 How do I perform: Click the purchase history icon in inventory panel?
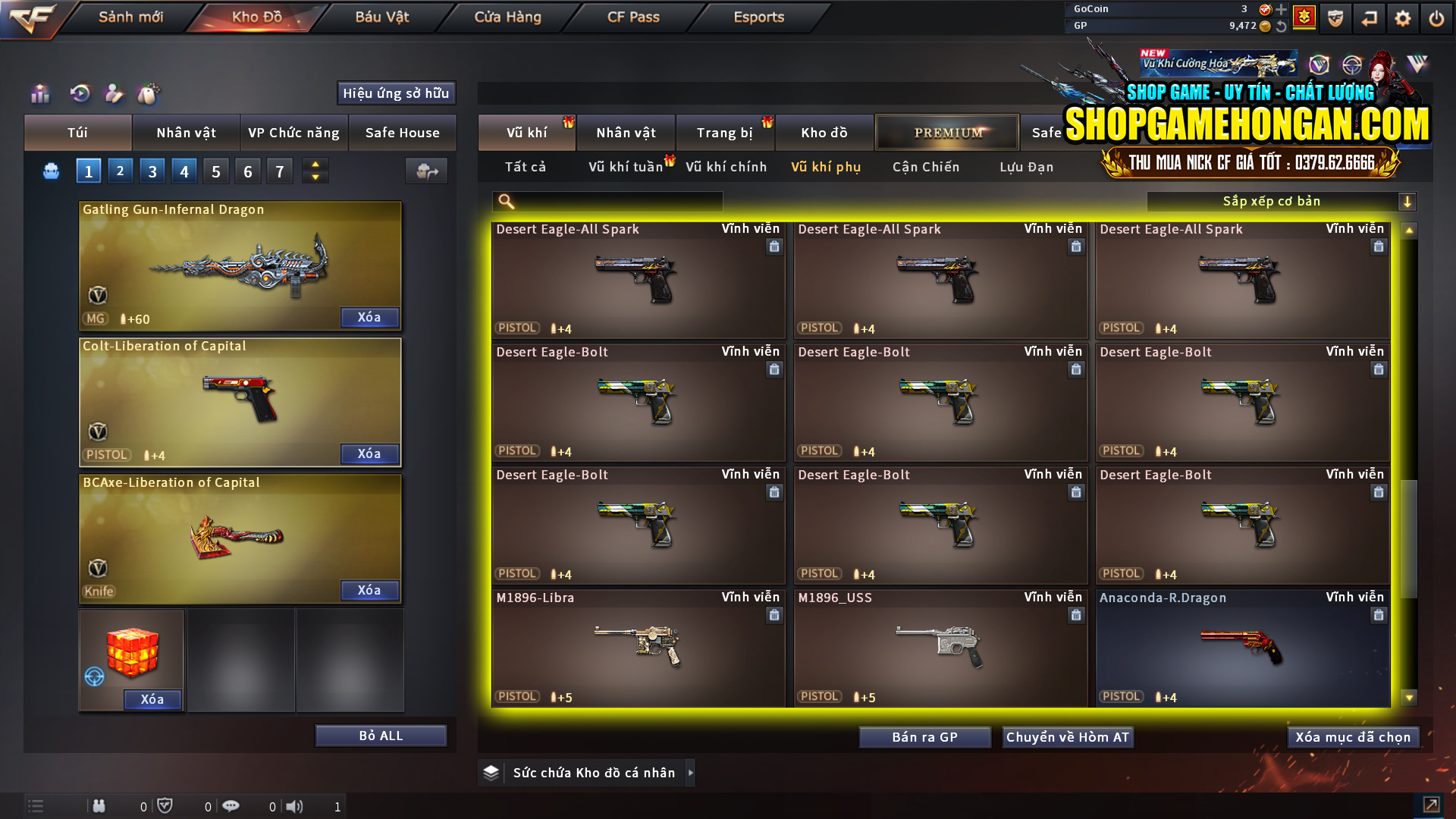pyautogui.click(x=80, y=94)
